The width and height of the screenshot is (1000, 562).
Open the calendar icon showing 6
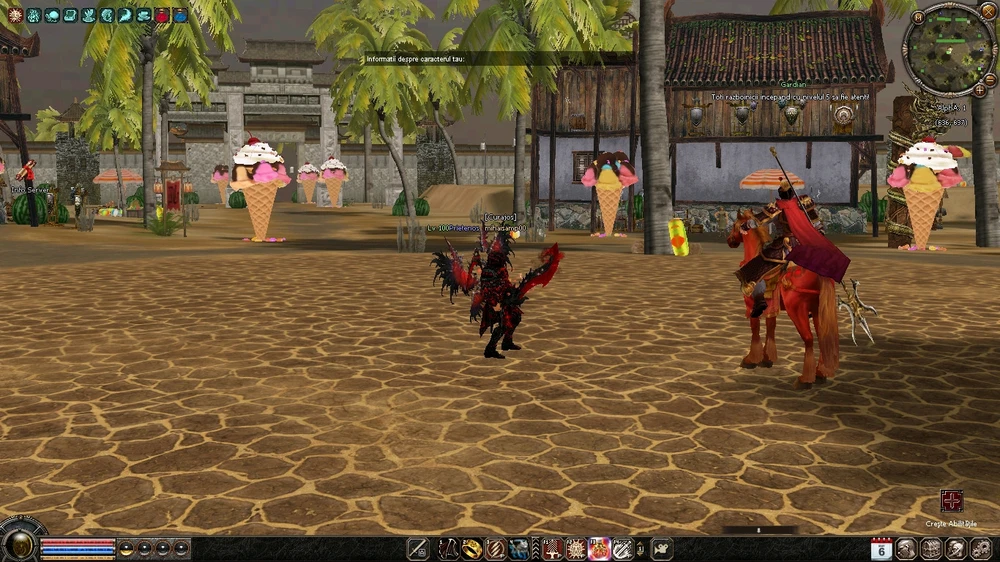(x=881, y=548)
